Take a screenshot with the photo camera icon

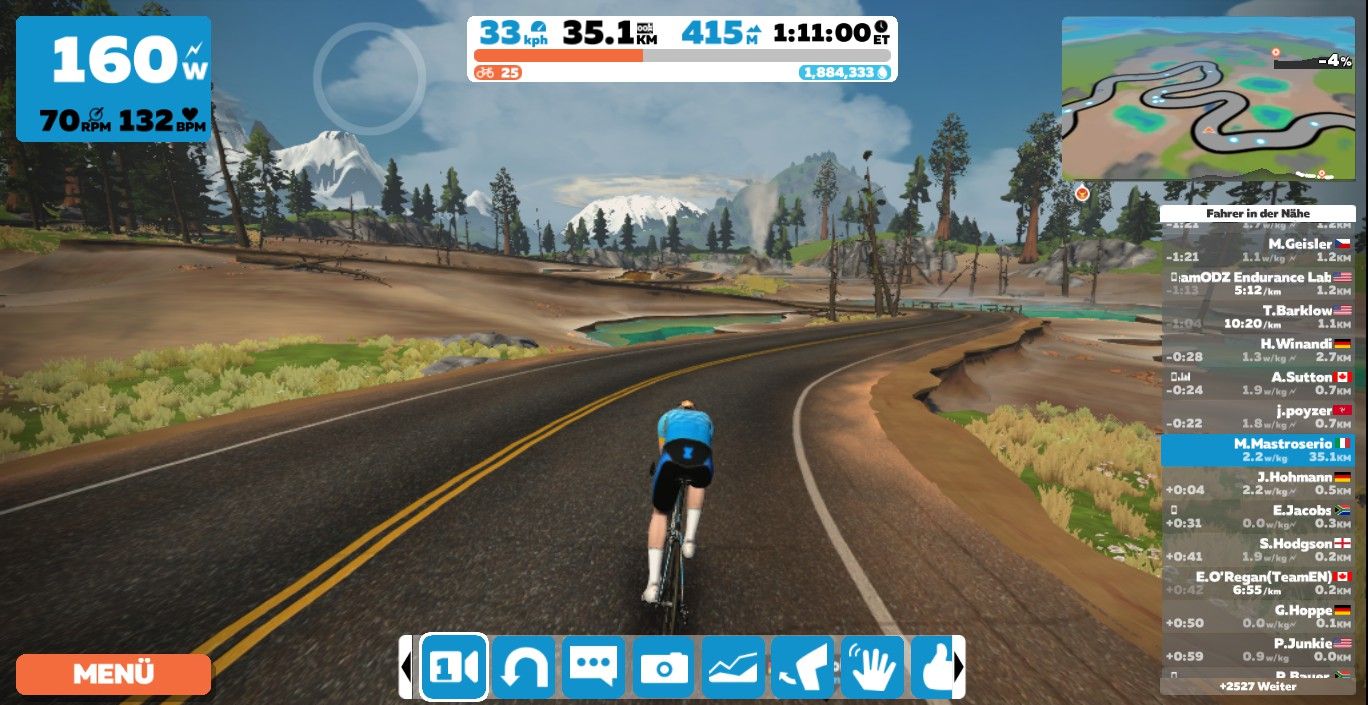pyautogui.click(x=663, y=666)
